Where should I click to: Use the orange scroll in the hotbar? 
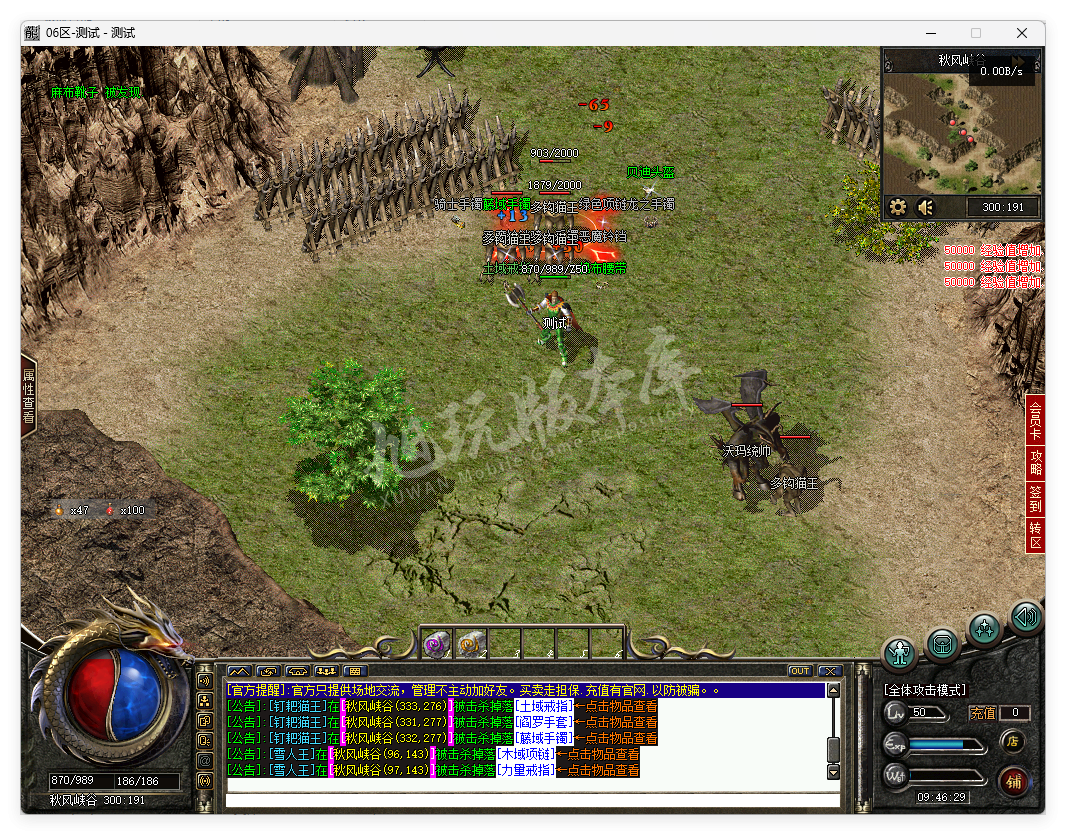click(471, 644)
